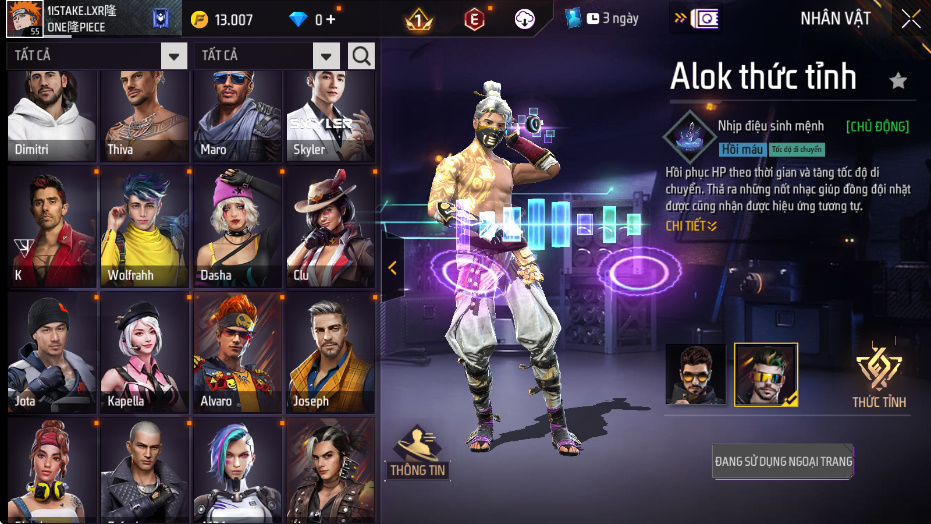Open the player profile avatar

pyautogui.click(x=24, y=18)
